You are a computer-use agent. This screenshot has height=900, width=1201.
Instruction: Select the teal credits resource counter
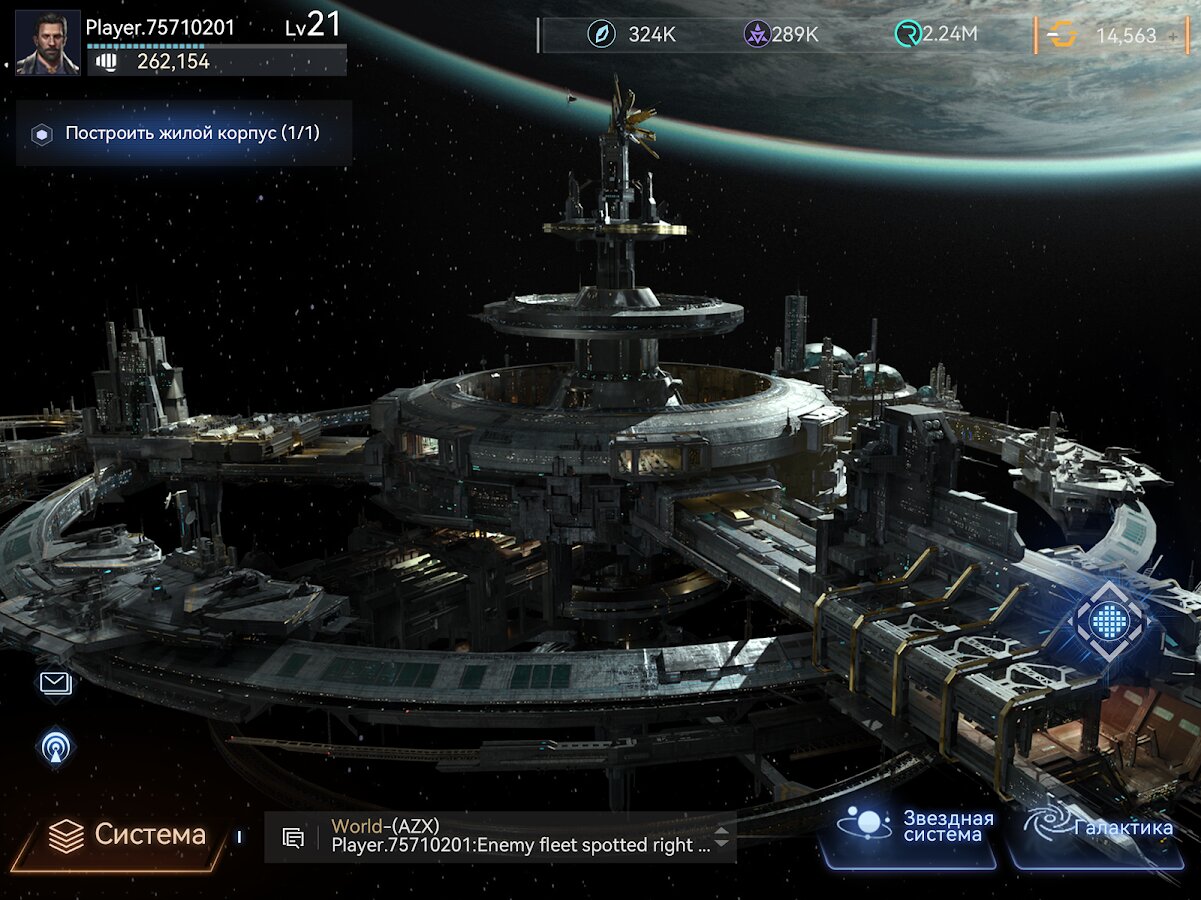(936, 35)
